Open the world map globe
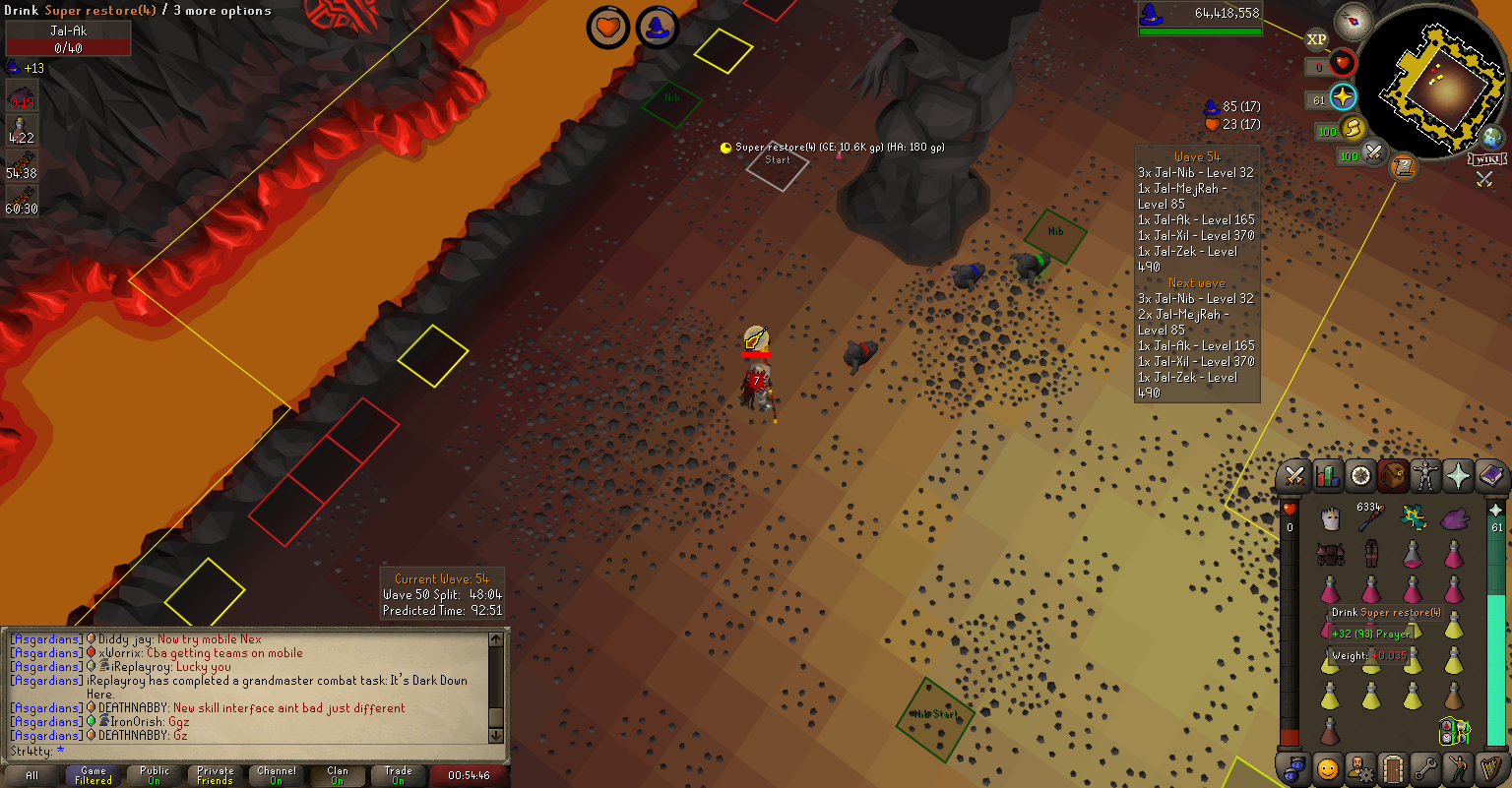1512x788 pixels. 1492,138
